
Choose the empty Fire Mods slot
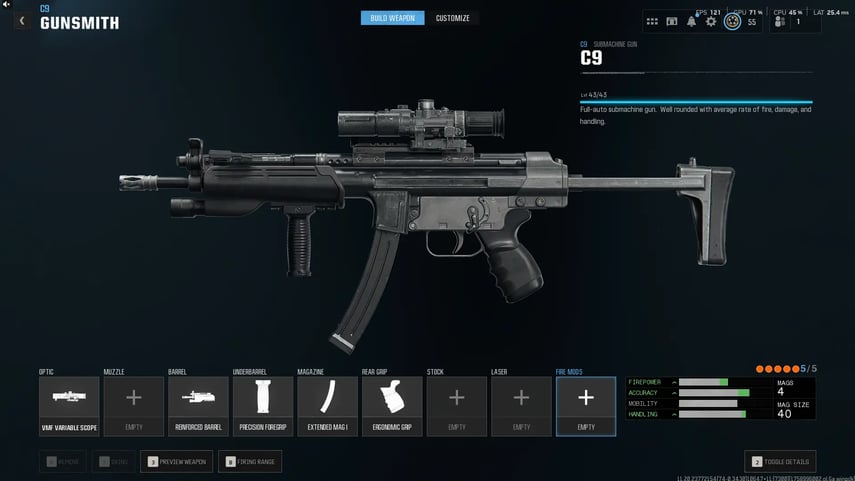[x=586, y=406]
